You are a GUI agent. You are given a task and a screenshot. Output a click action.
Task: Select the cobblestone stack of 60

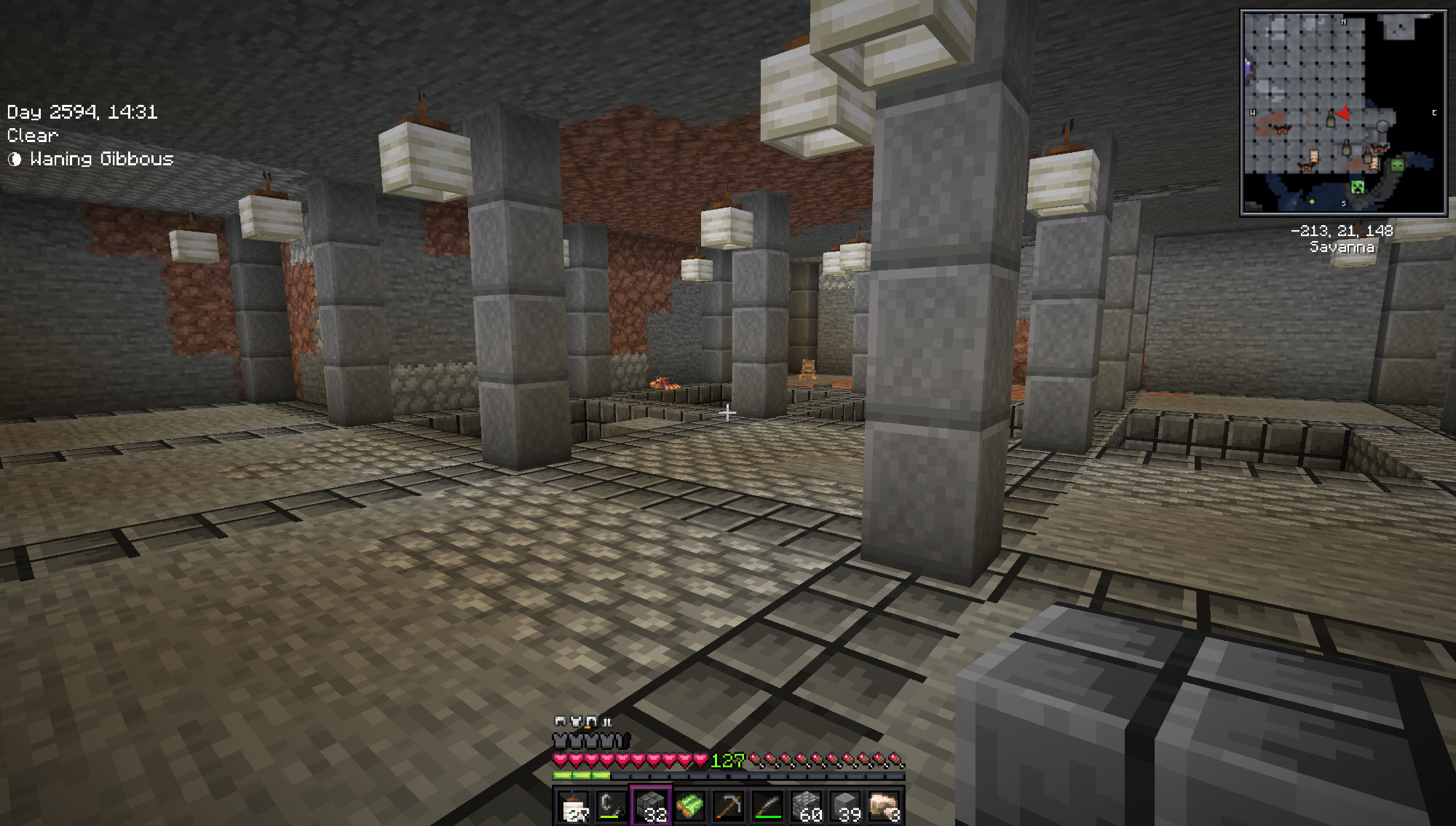coord(806,807)
